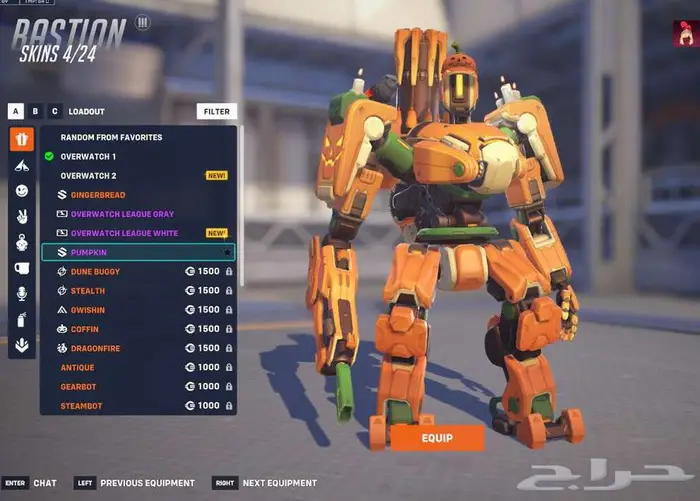Select Random From Favorites
This screenshot has width=700, height=501.
point(111,137)
